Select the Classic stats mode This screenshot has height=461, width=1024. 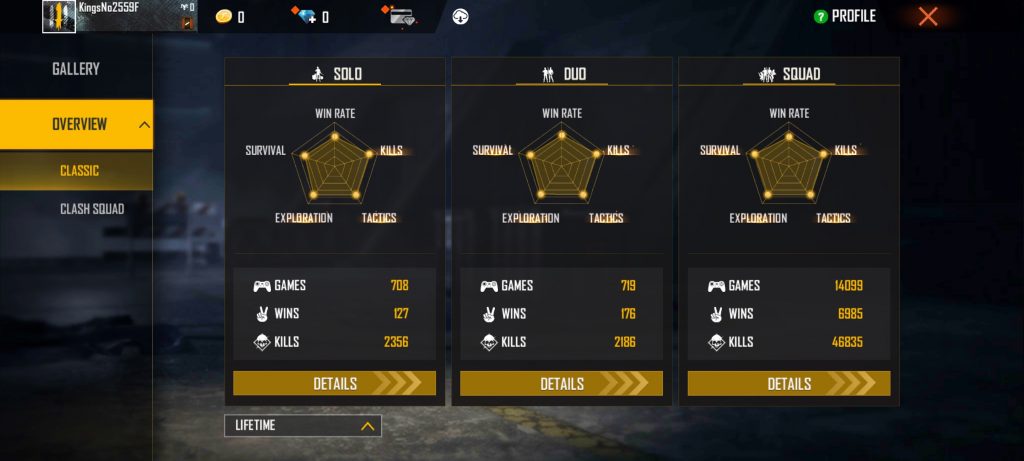[x=78, y=170]
